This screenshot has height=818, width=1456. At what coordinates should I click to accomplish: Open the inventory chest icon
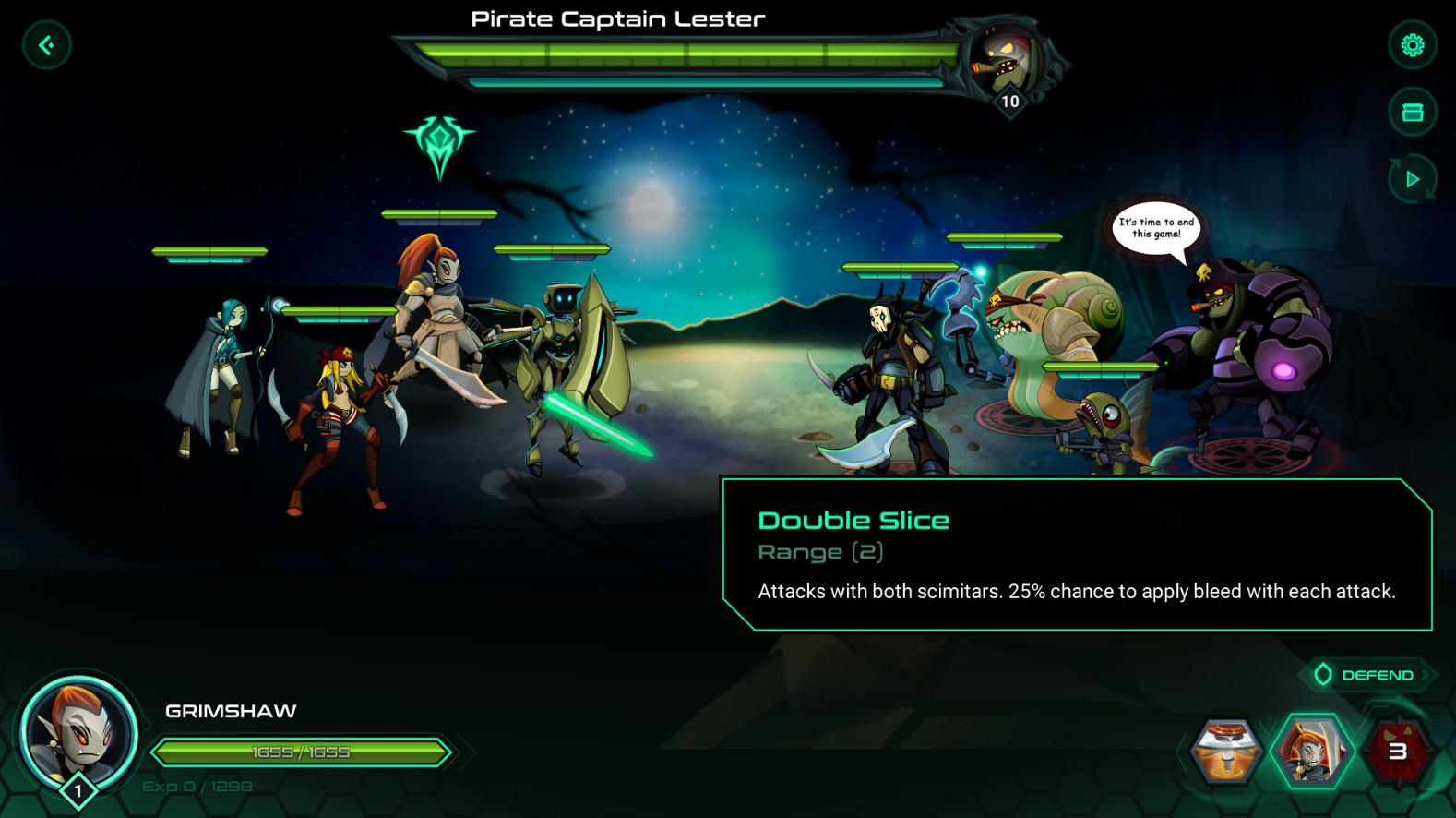pos(1413,112)
